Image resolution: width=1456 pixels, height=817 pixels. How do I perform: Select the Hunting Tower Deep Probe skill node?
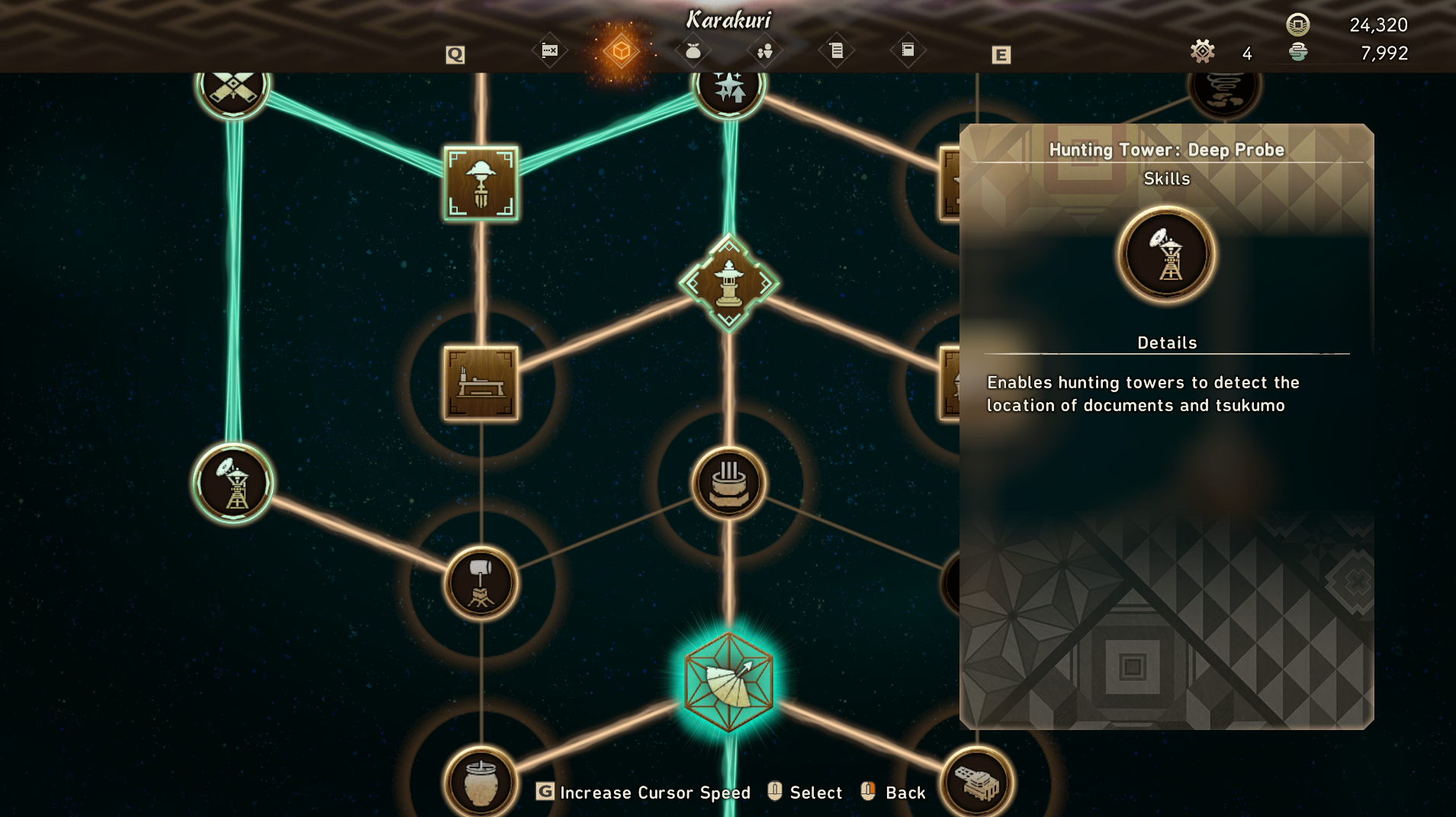point(233,484)
